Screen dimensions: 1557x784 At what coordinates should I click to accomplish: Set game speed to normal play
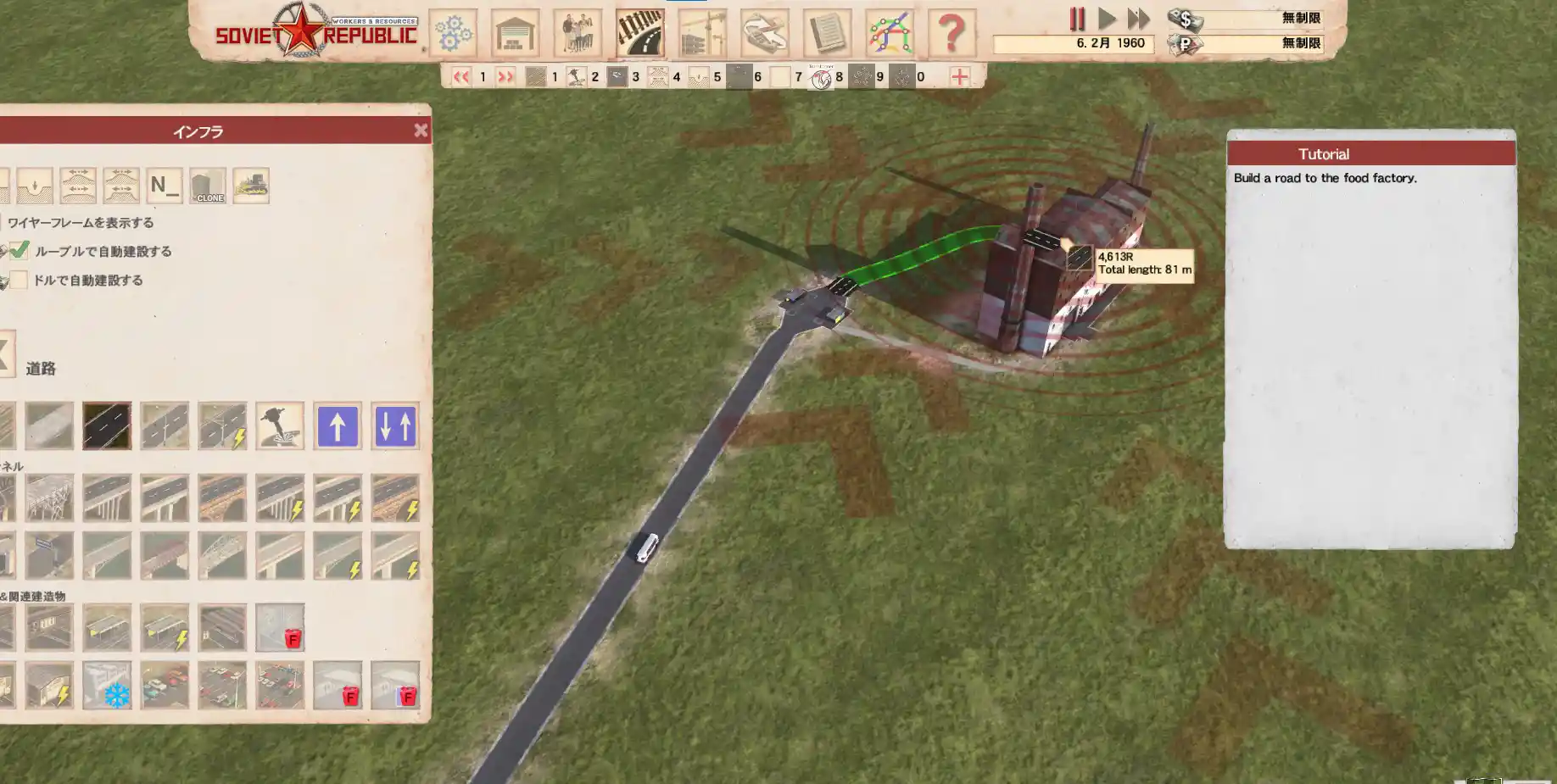pyautogui.click(x=1107, y=19)
